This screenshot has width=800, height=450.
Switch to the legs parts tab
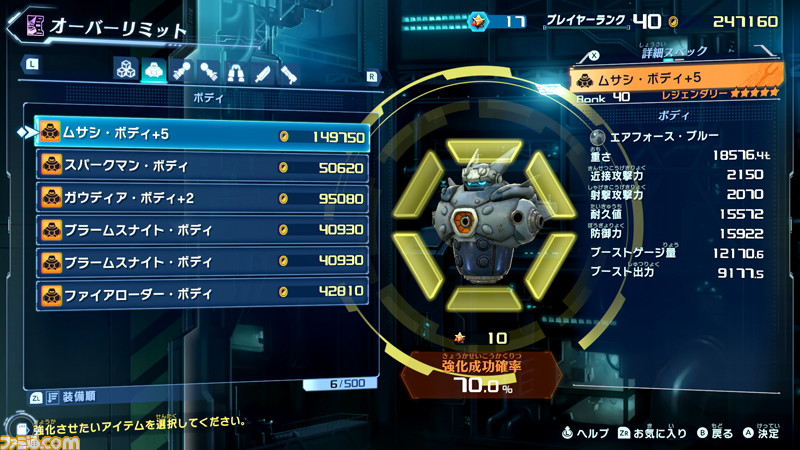235,70
